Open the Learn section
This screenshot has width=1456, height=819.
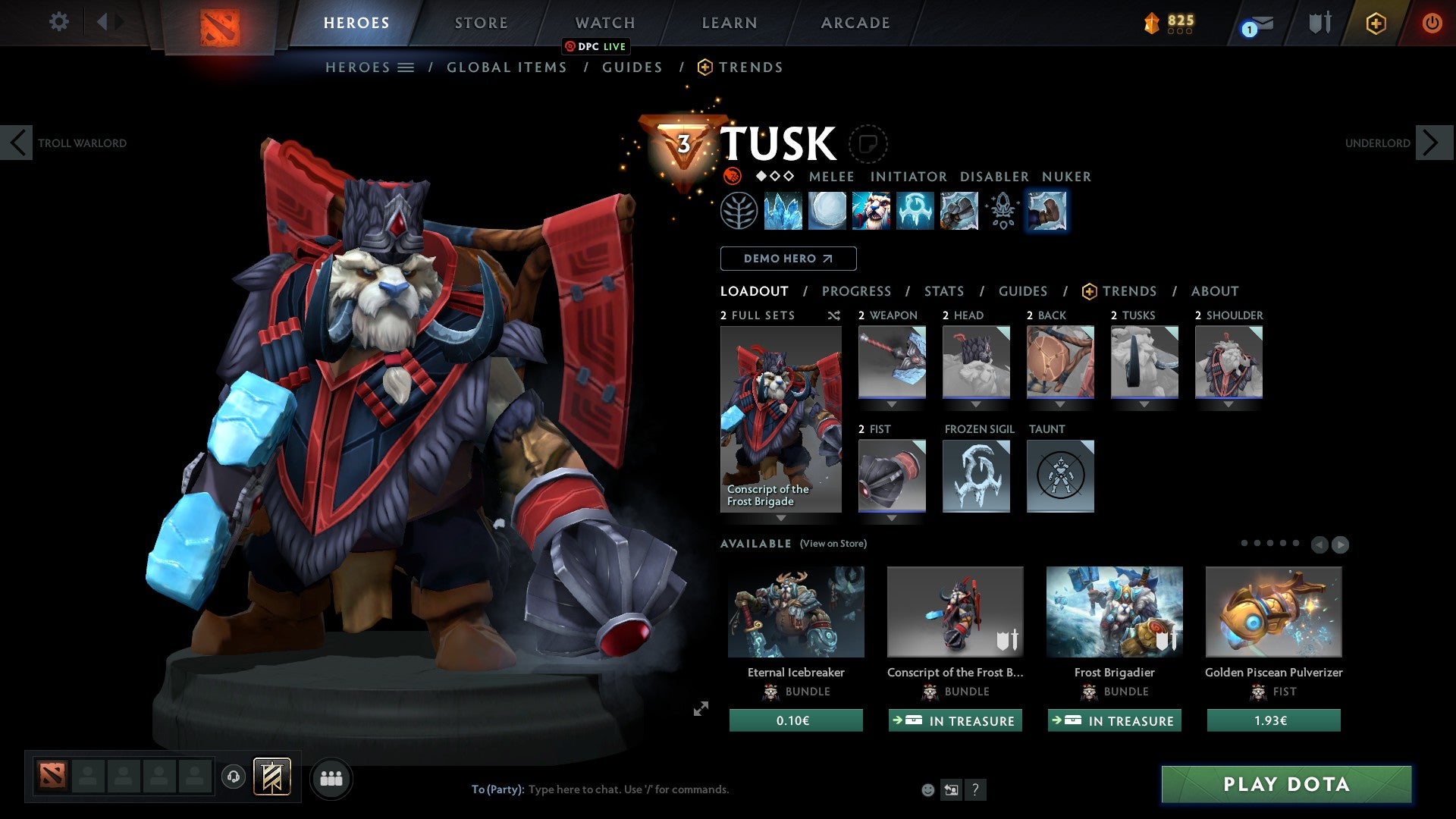tap(729, 23)
